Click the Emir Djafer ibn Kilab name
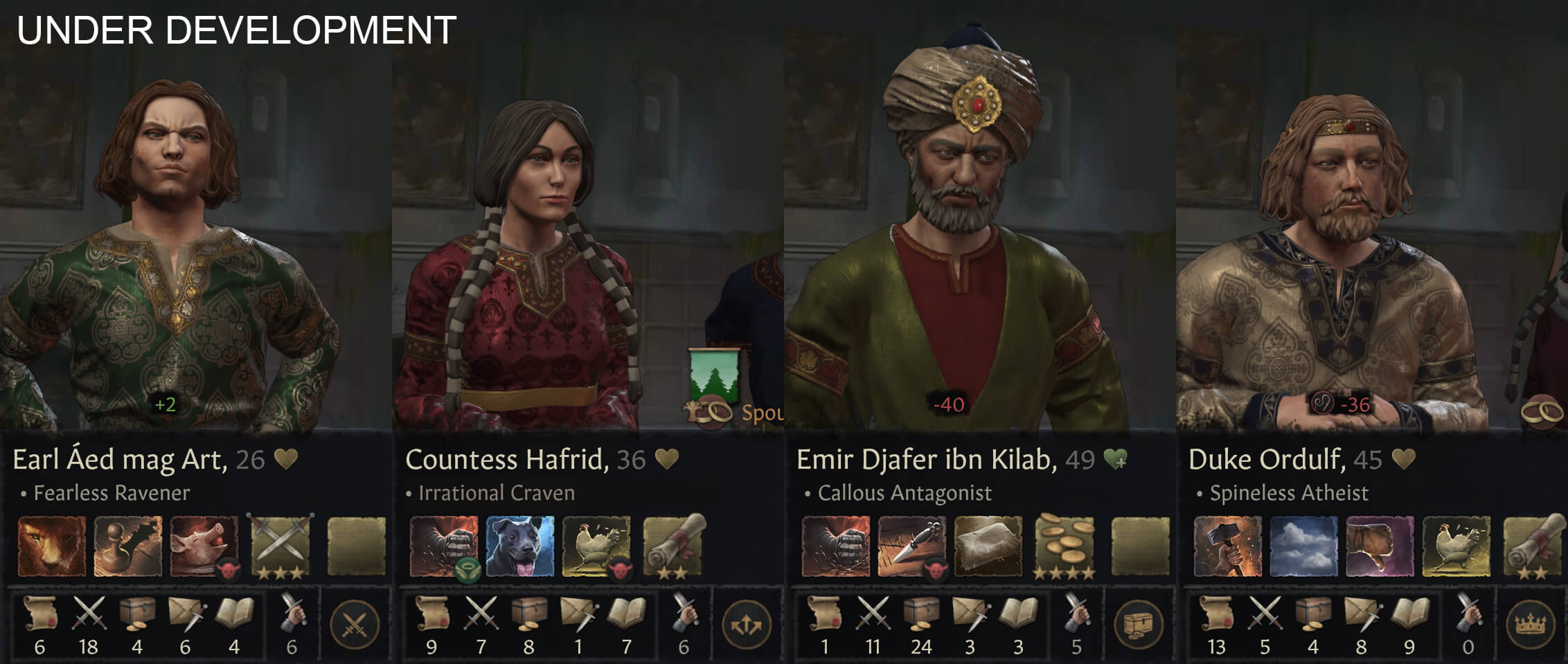 pos(926,460)
